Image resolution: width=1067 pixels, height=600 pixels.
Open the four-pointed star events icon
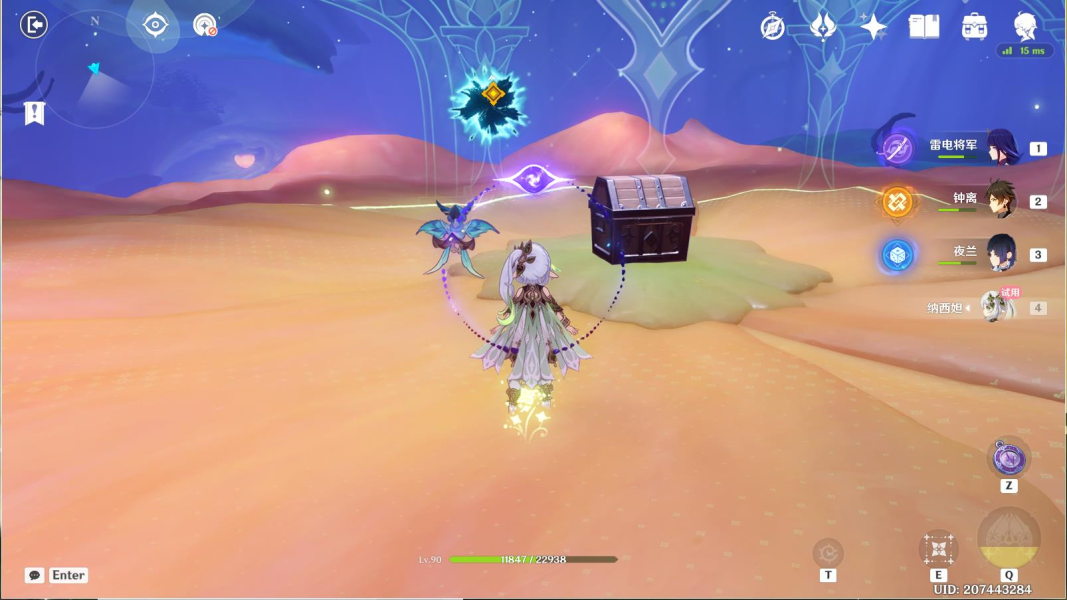click(x=873, y=27)
